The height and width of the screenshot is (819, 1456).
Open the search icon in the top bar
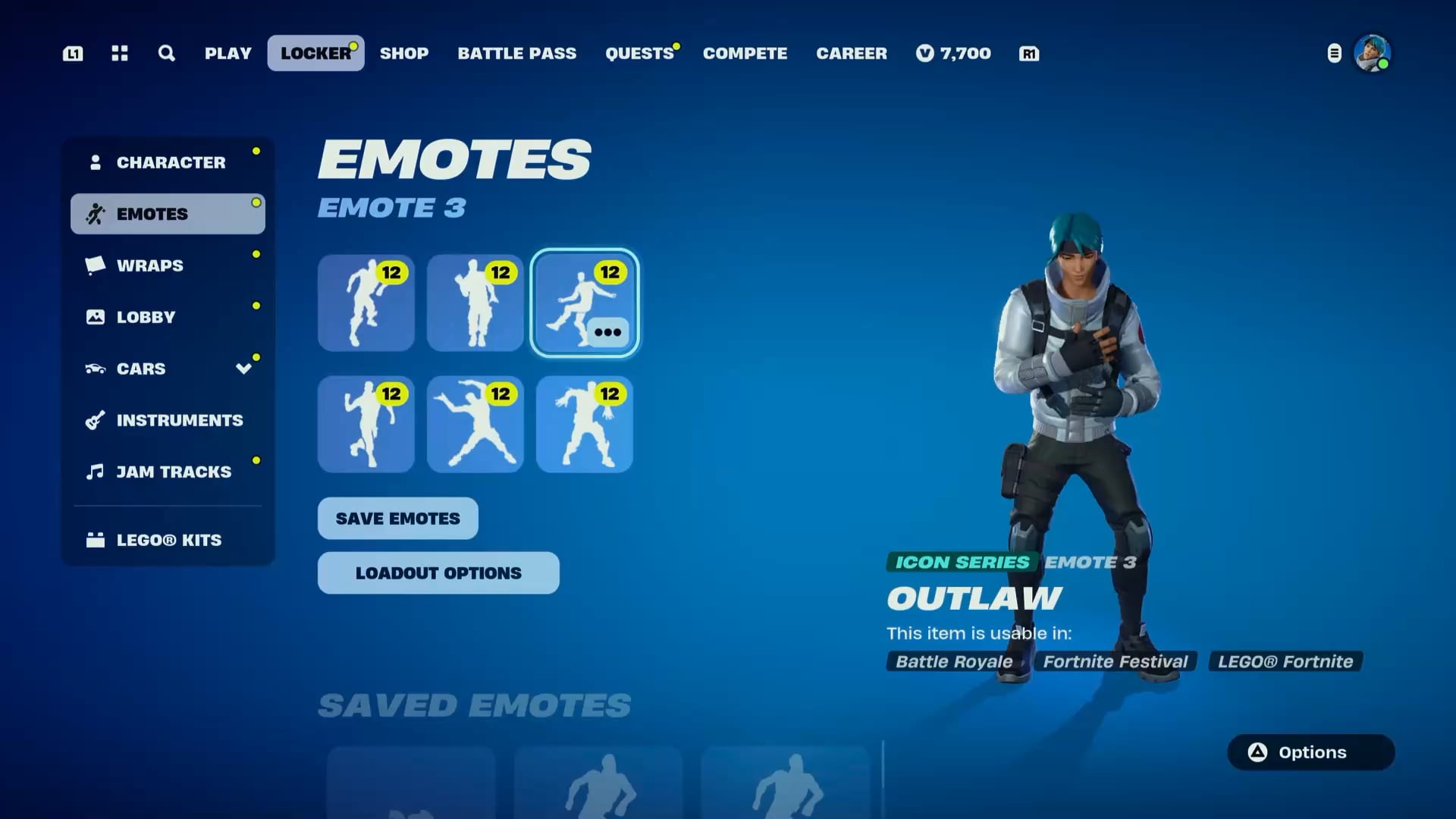(x=166, y=53)
